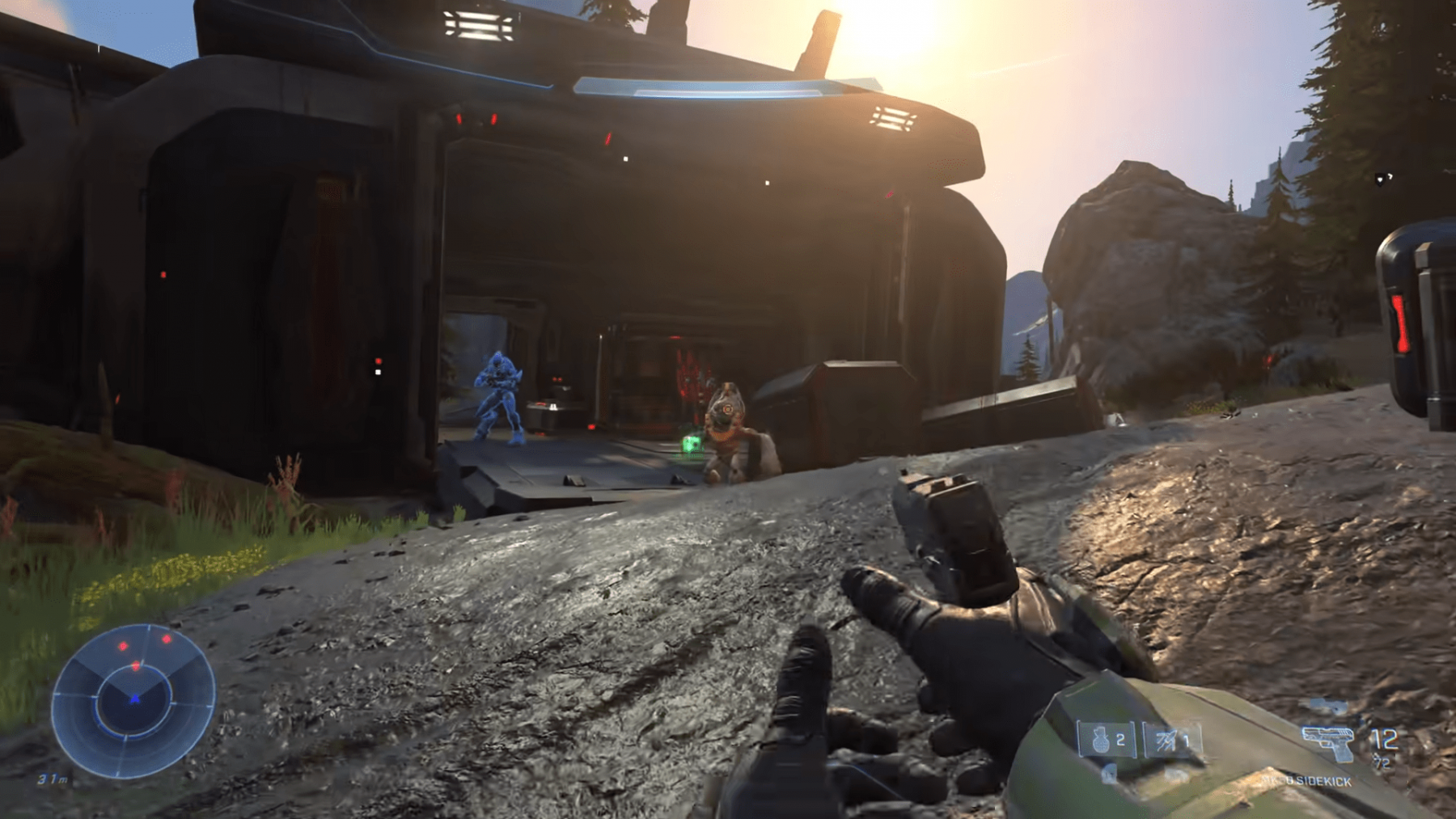Select the frag grenade slot
1456x819 pixels.
coord(1106,740)
